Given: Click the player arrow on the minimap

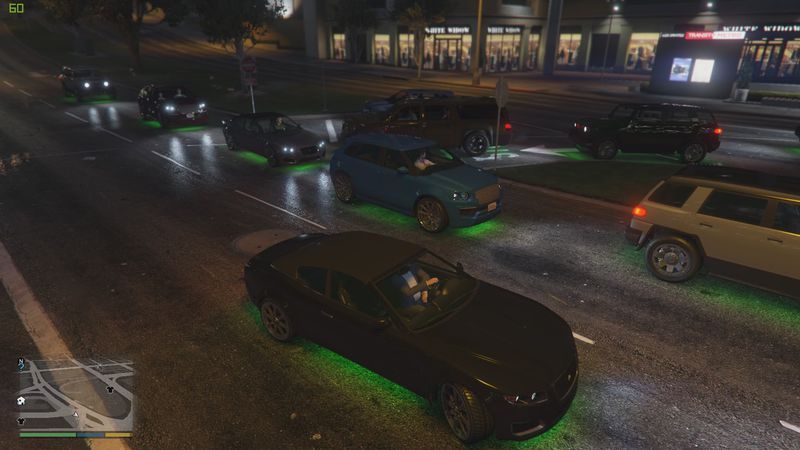Looking at the screenshot, I should point(74,412).
